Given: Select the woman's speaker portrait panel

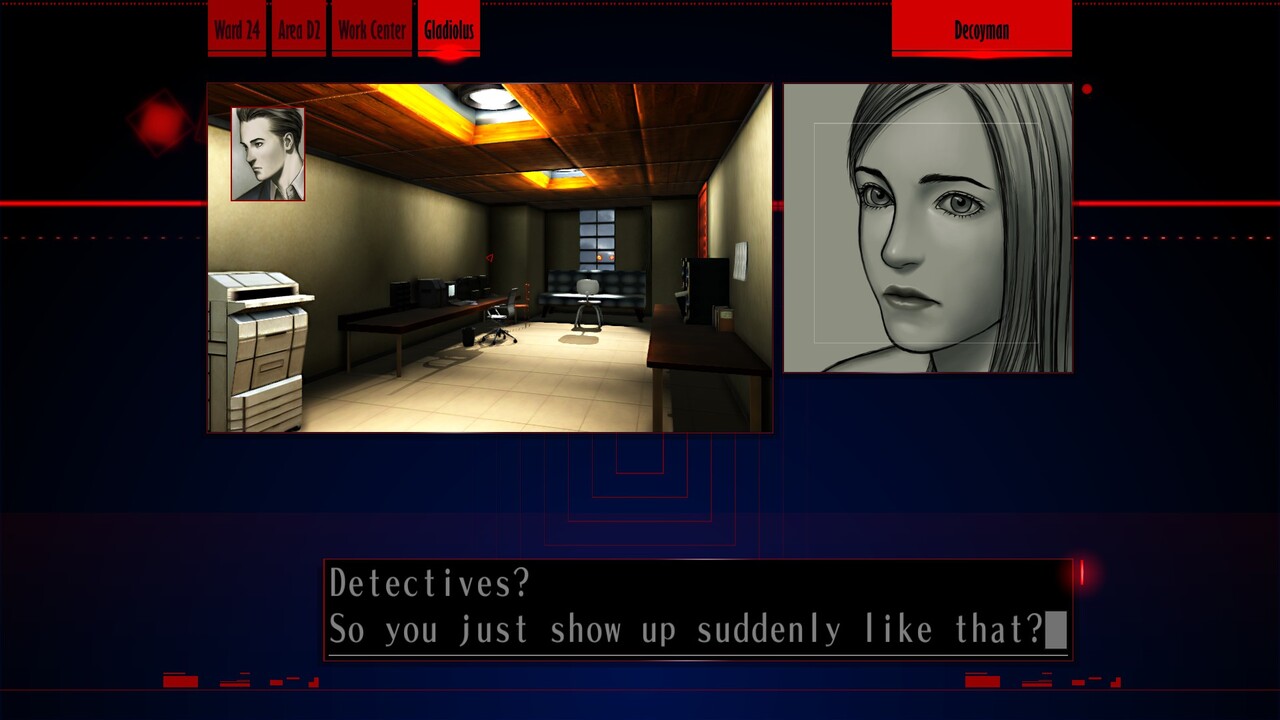Looking at the screenshot, I should pyautogui.click(x=927, y=228).
